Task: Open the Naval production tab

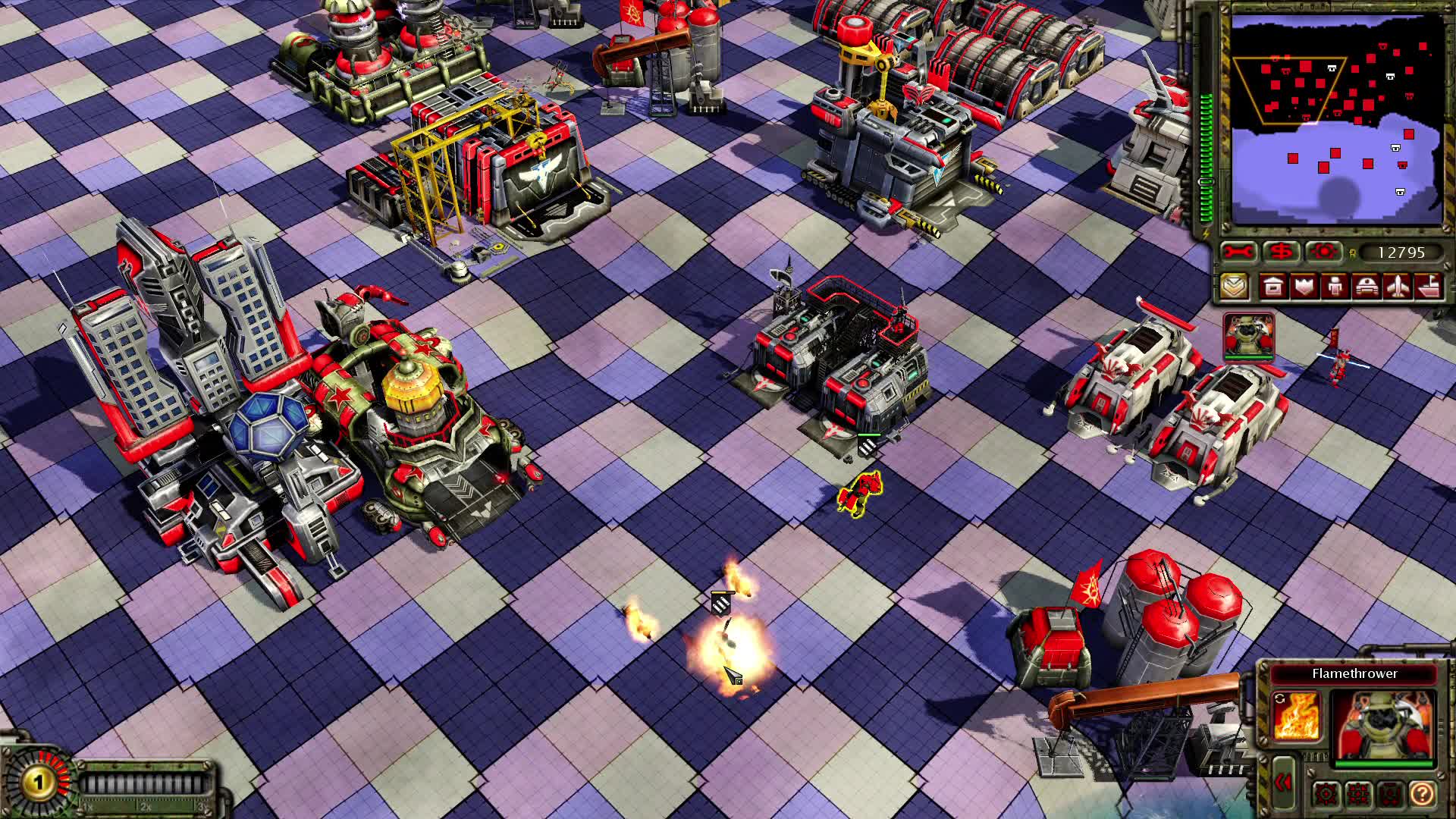Action: point(1428,287)
